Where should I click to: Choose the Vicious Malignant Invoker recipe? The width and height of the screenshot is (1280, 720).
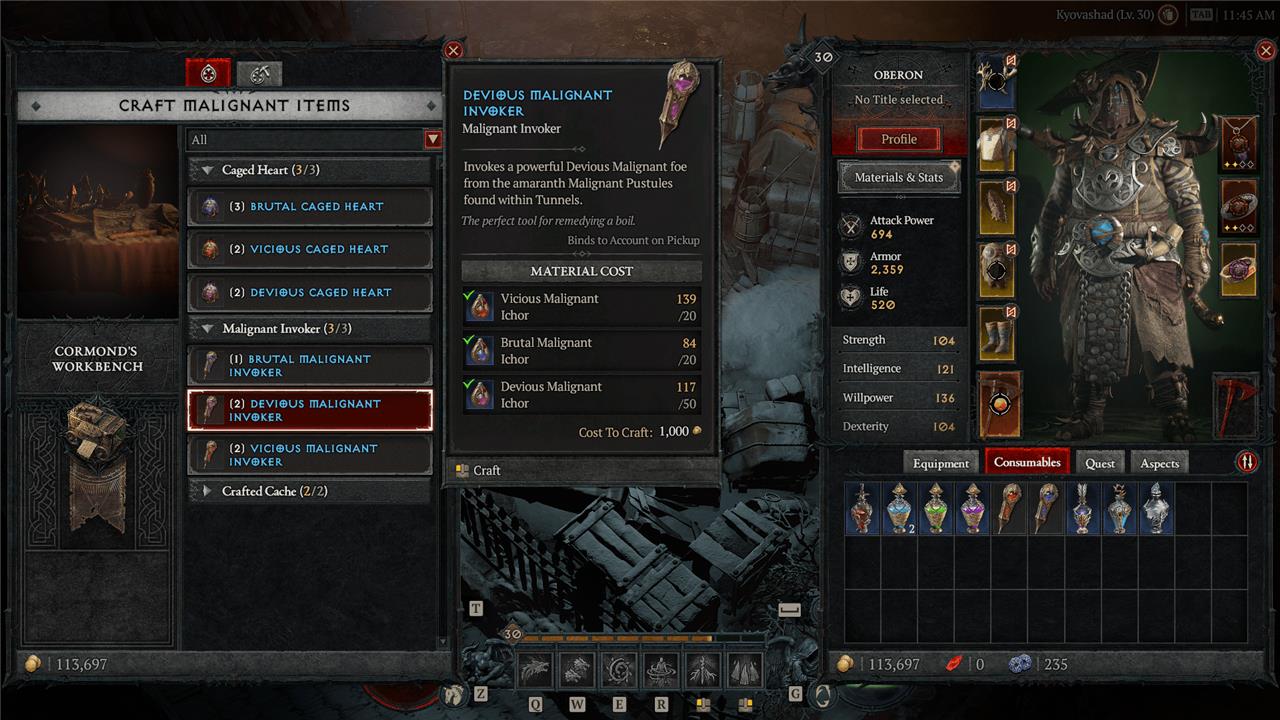point(310,455)
